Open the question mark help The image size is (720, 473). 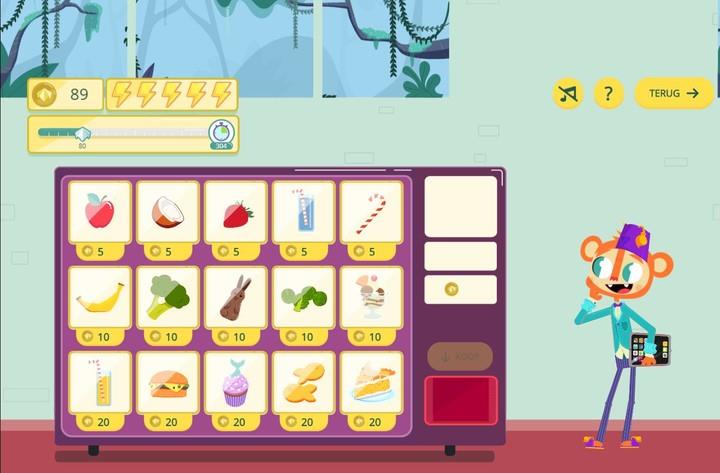click(x=608, y=94)
